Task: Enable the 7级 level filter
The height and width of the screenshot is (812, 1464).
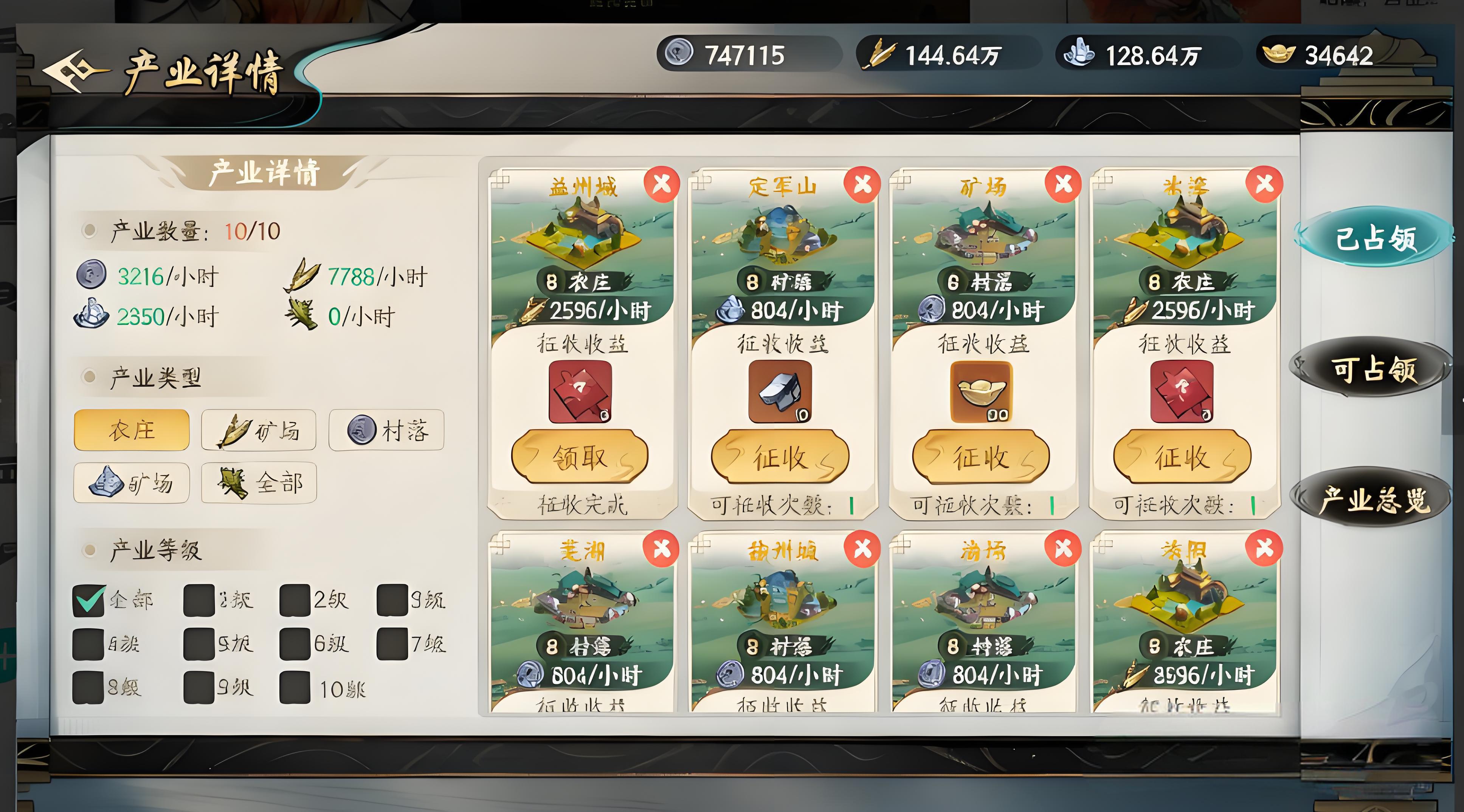Action: [392, 644]
